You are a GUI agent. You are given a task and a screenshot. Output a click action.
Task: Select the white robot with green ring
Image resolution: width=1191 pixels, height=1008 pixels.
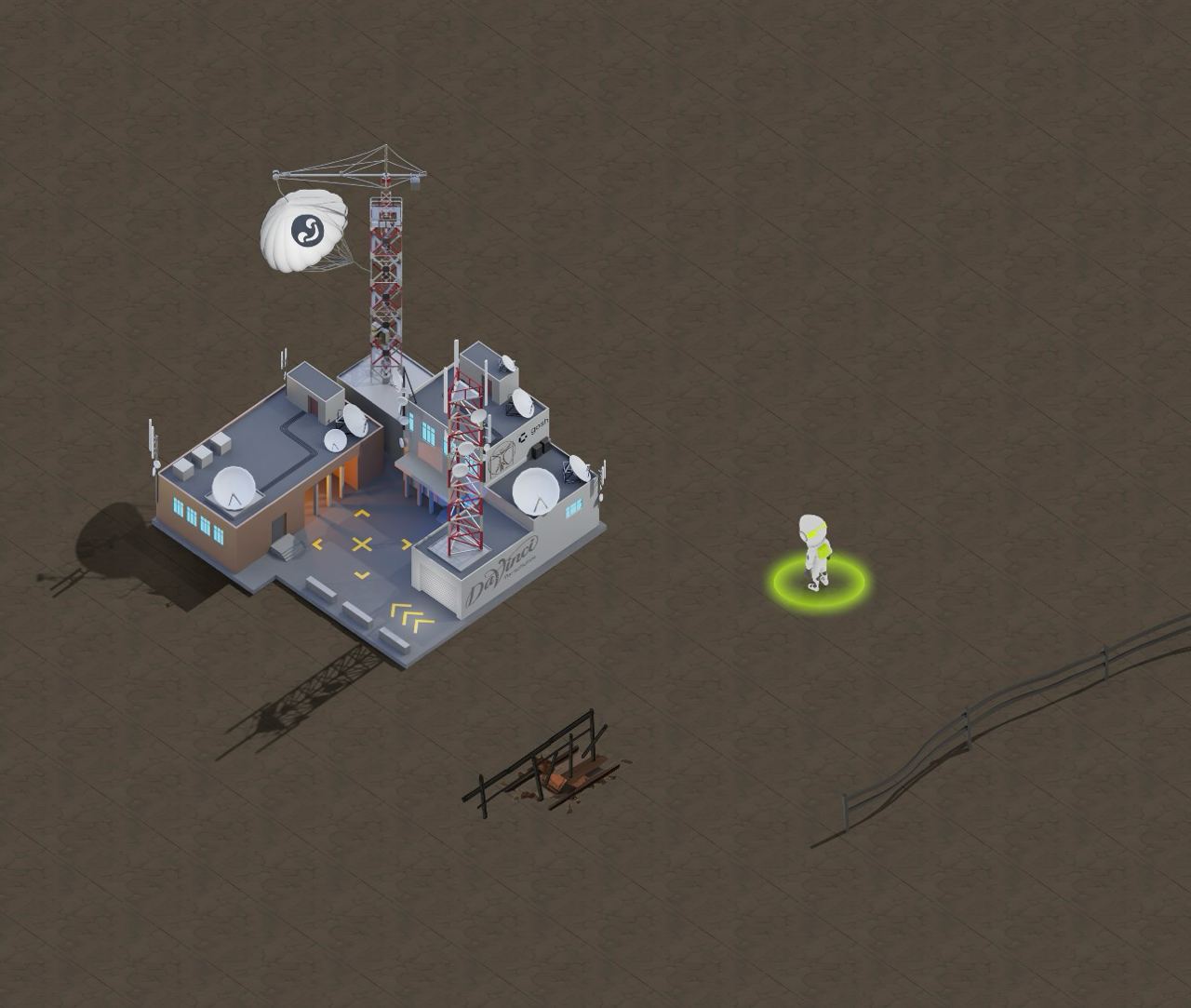tap(815, 551)
